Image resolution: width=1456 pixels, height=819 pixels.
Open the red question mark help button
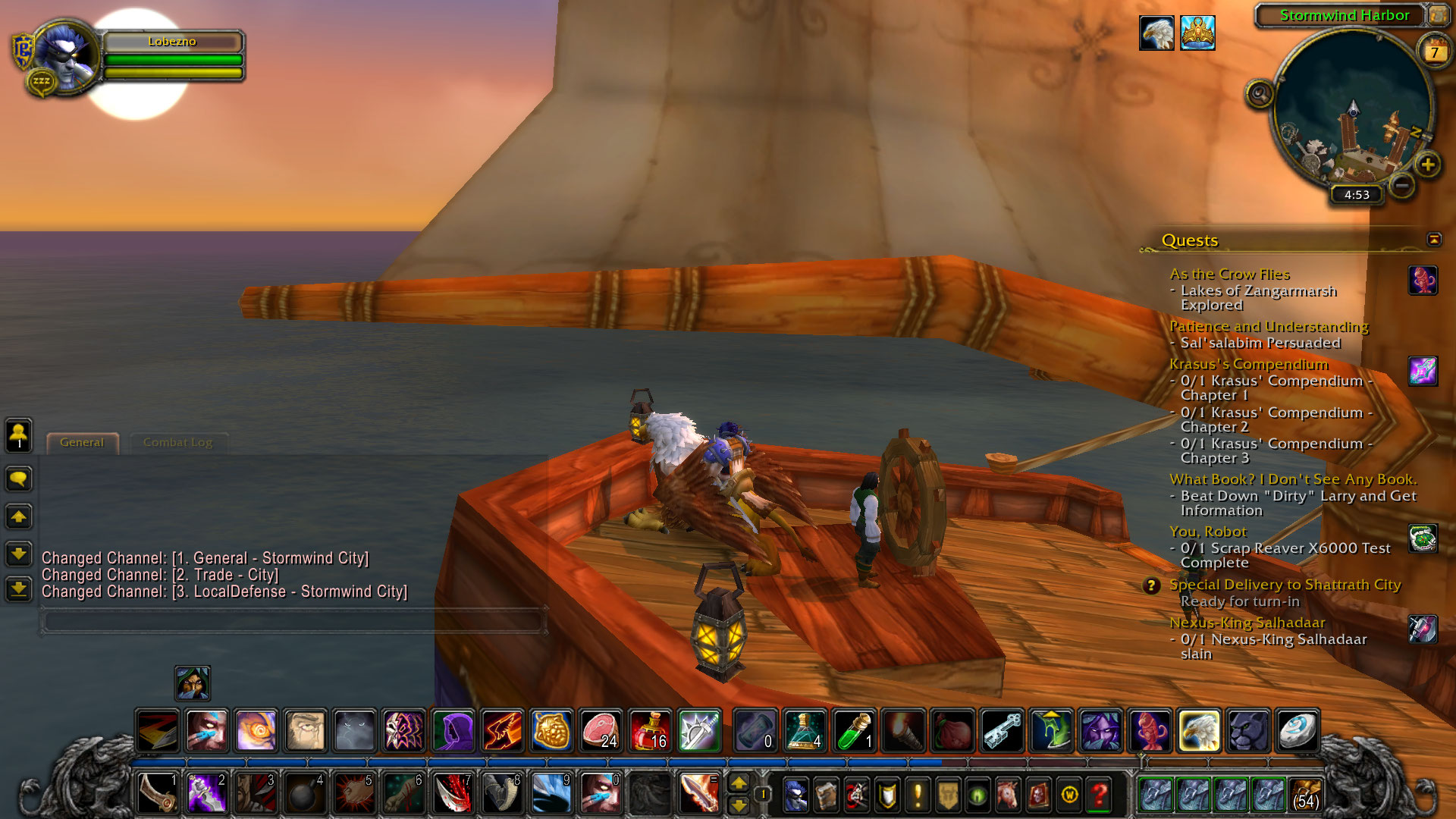pos(1099,795)
